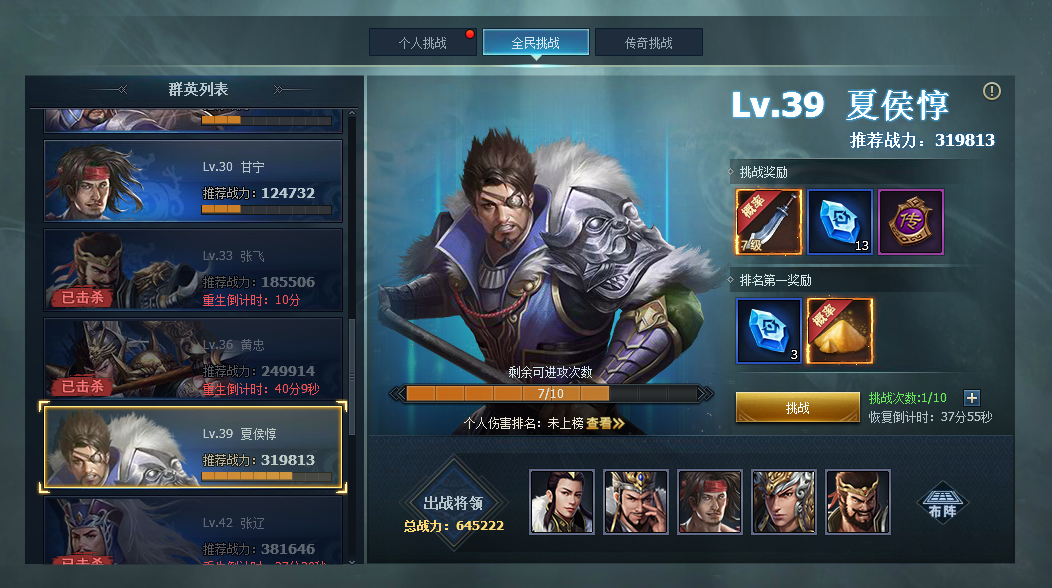Select the Lv.39 夏侯惇 list row
1052x588 pixels.
[x=193, y=446]
